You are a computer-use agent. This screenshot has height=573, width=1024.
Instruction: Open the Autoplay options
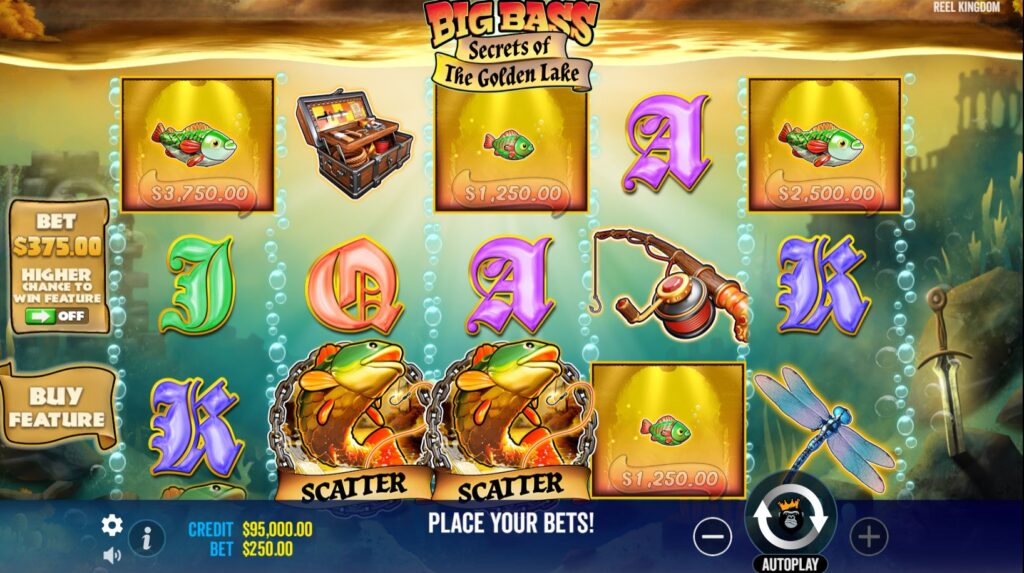pyautogui.click(x=790, y=563)
